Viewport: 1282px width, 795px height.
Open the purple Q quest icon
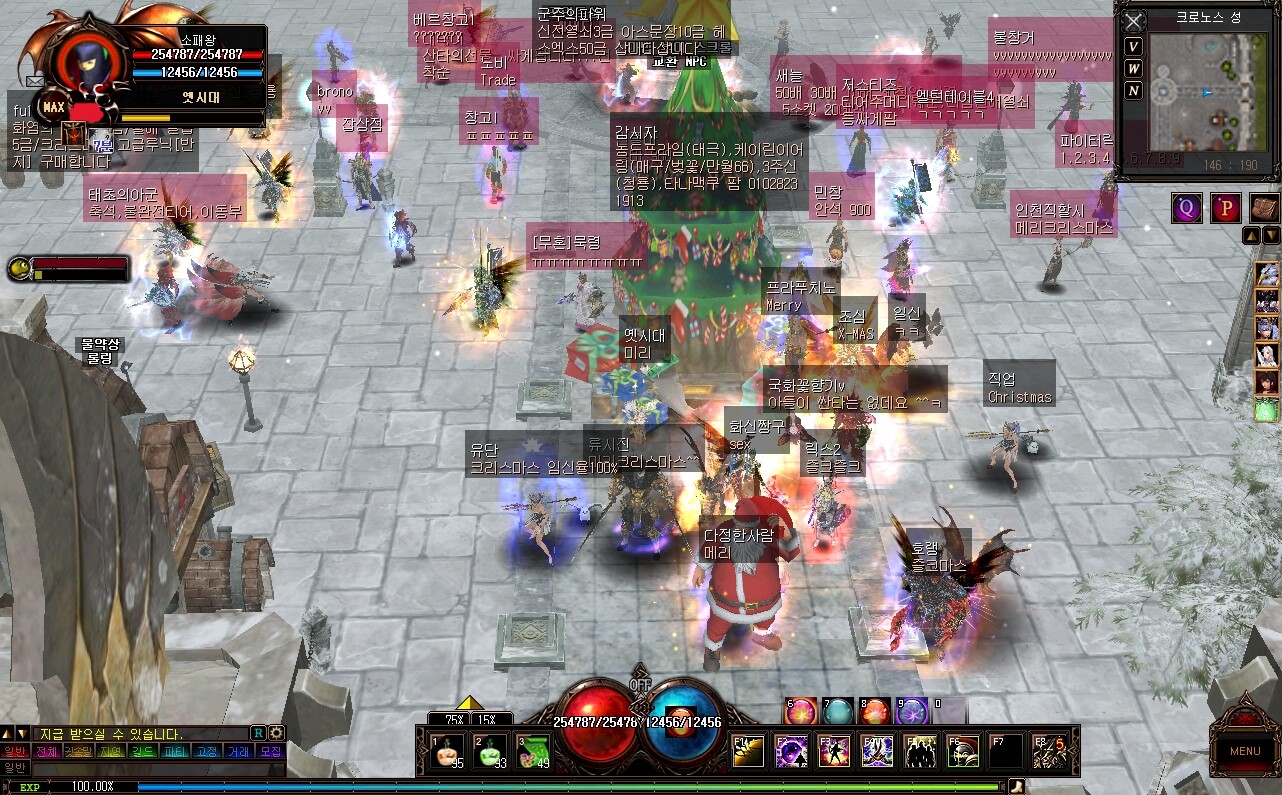coord(1187,208)
